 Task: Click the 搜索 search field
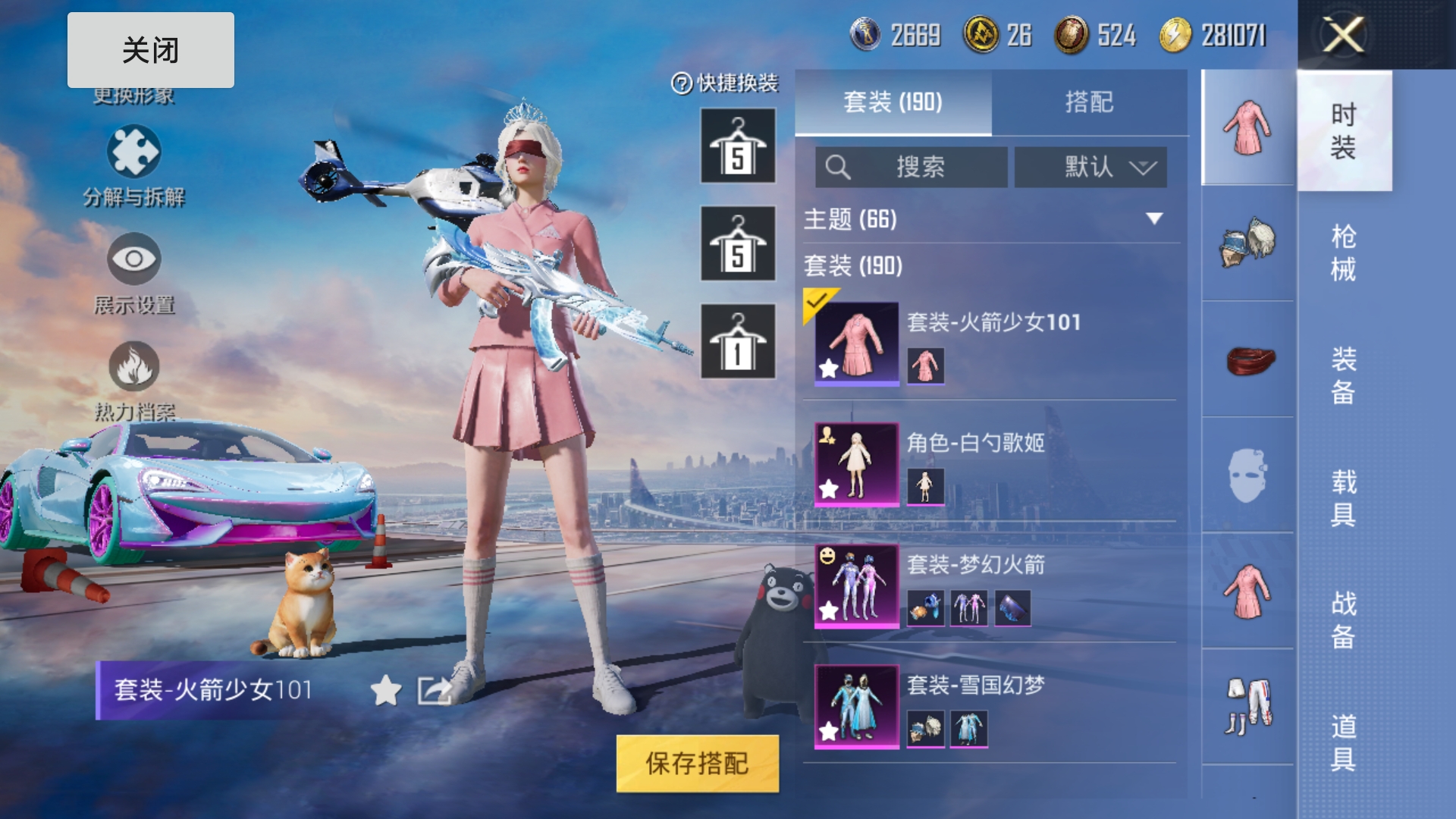[911, 167]
